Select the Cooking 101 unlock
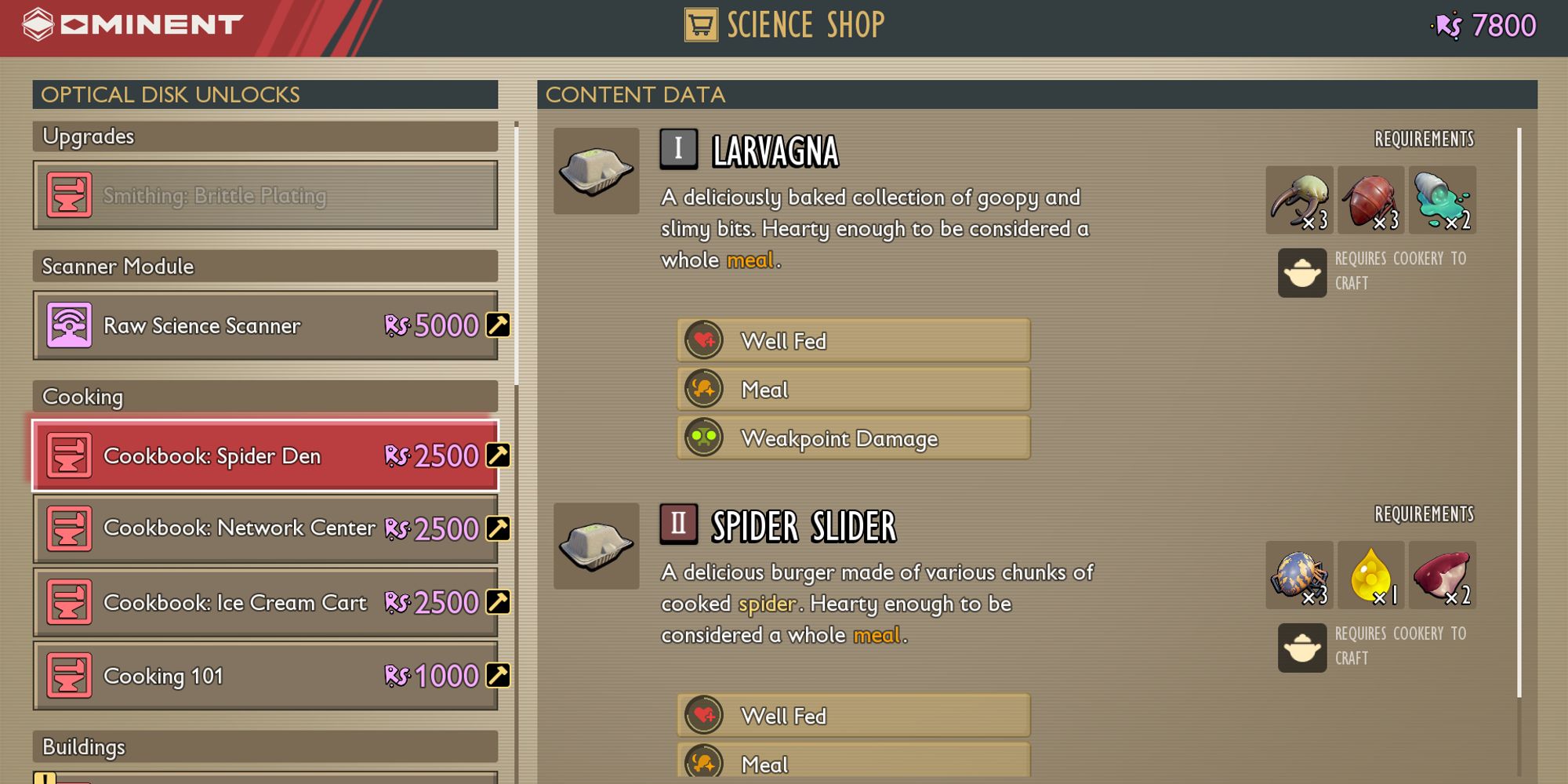This screenshot has height=784, width=1568. pyautogui.click(x=265, y=676)
